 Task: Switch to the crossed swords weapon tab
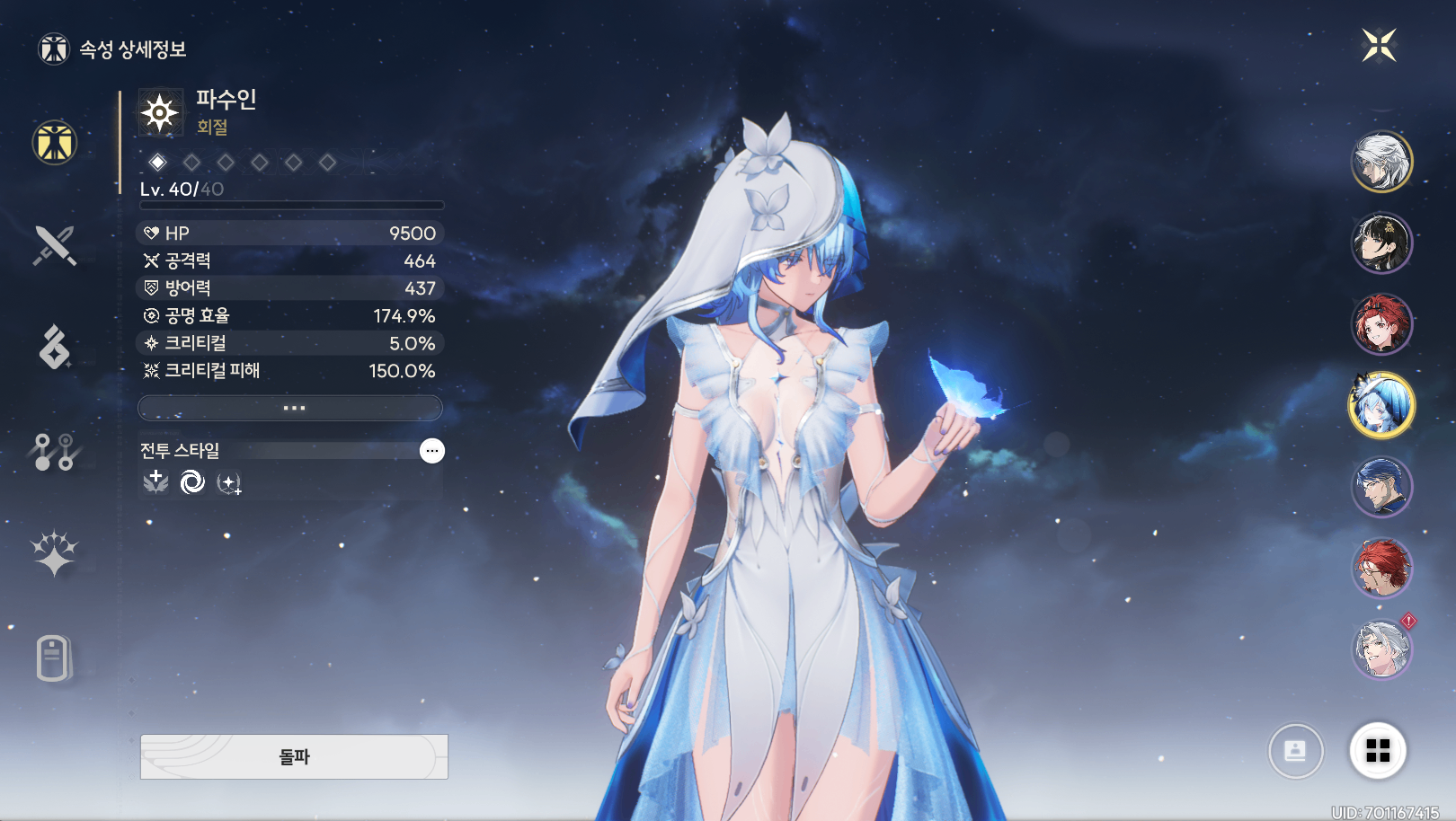pos(54,245)
